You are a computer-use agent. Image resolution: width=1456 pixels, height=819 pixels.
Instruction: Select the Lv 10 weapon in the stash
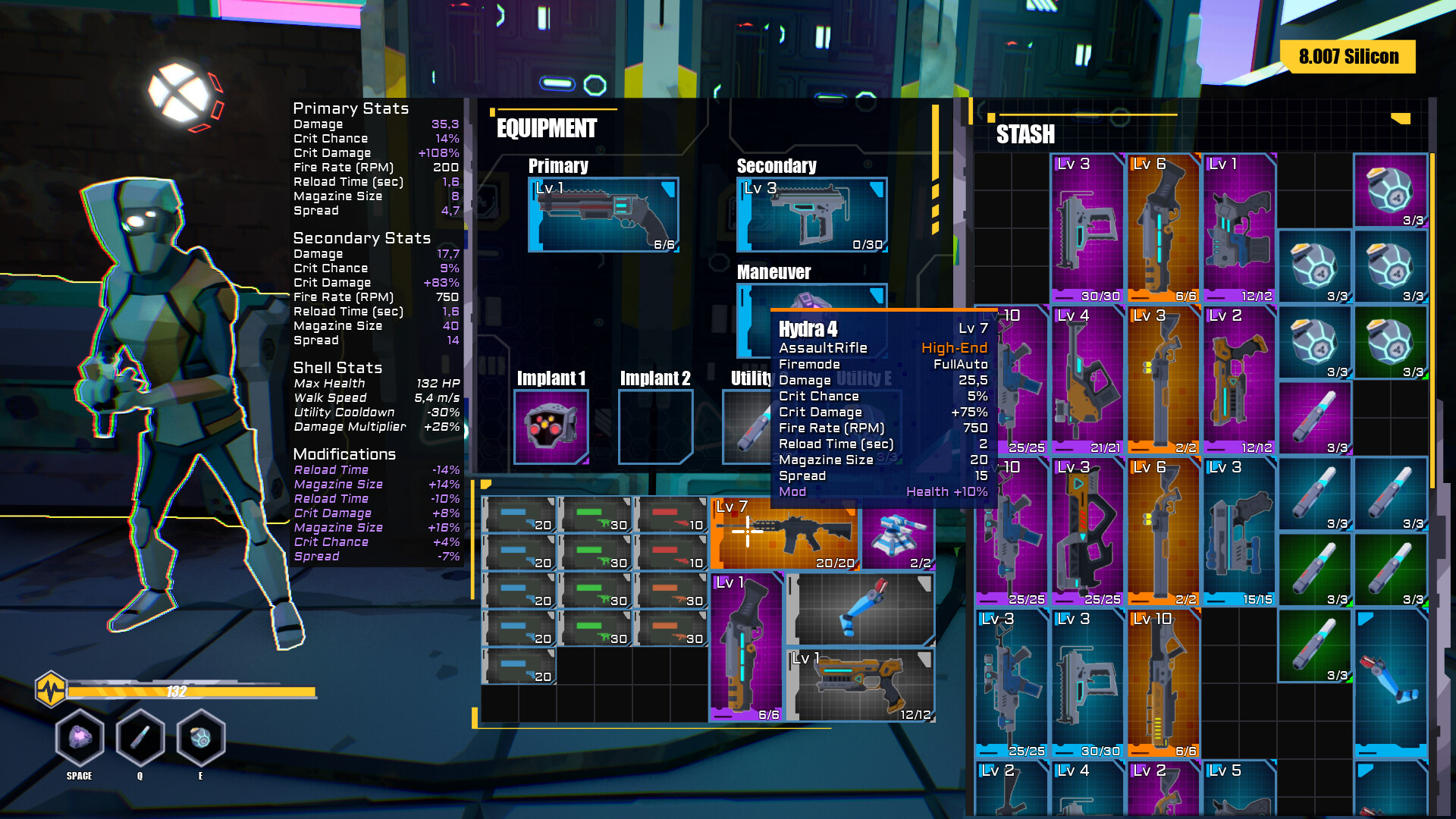1163,682
